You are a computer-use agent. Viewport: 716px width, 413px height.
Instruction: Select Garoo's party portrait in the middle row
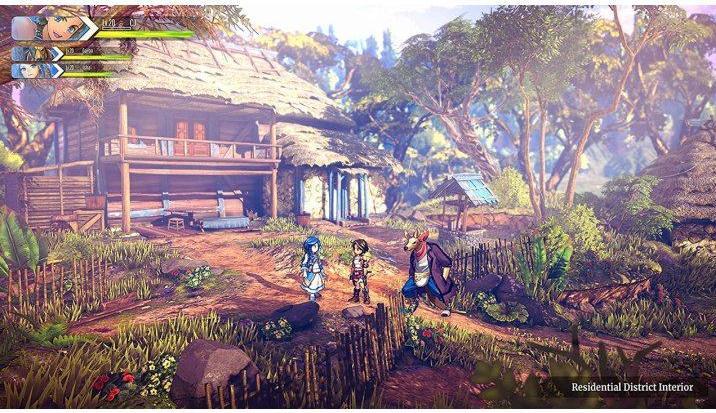click(x=34, y=54)
